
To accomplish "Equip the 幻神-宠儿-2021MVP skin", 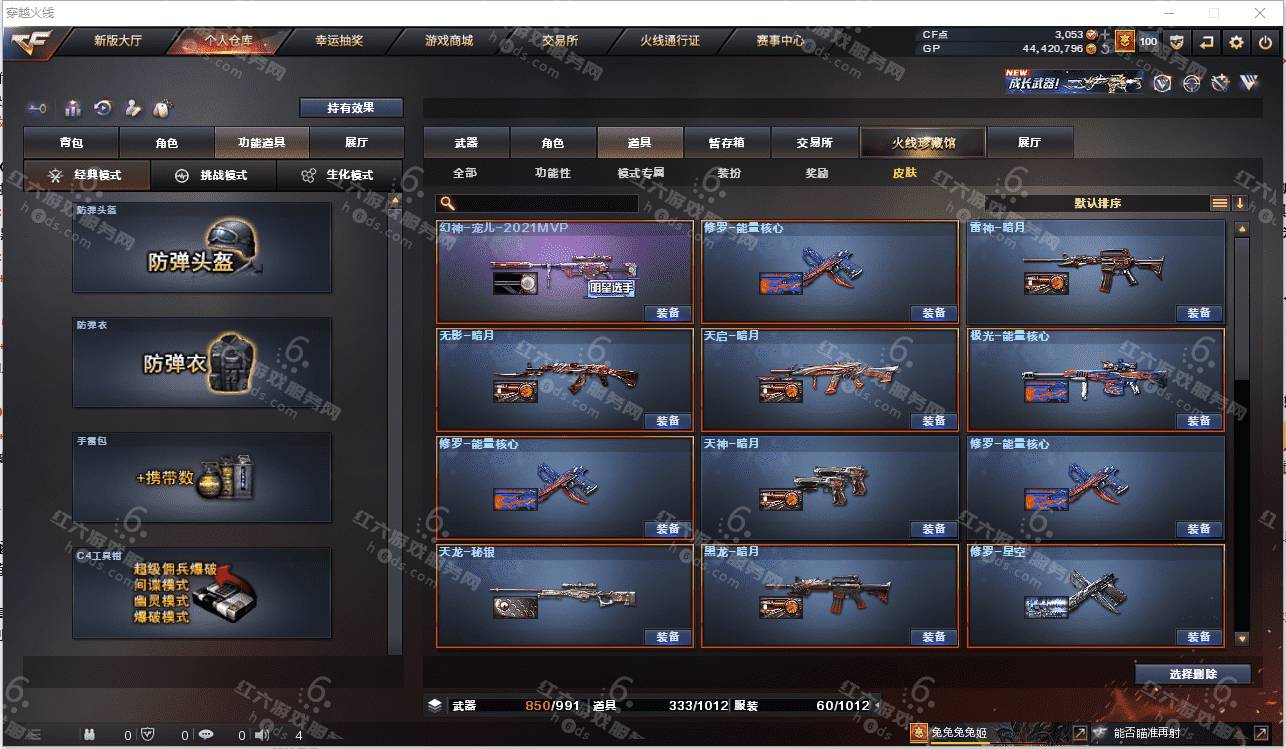I will 668,313.
